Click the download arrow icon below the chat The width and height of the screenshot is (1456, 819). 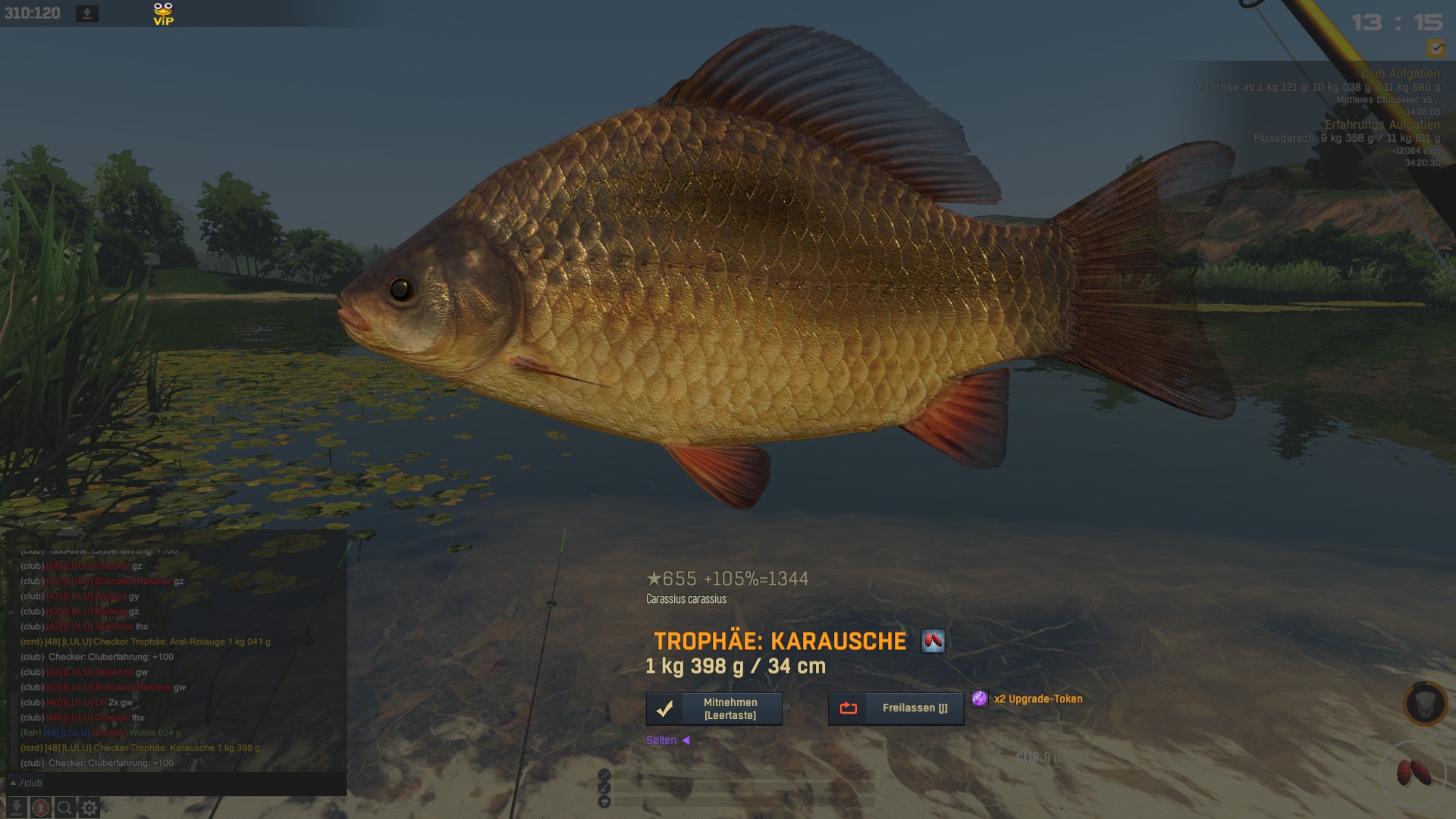click(16, 808)
